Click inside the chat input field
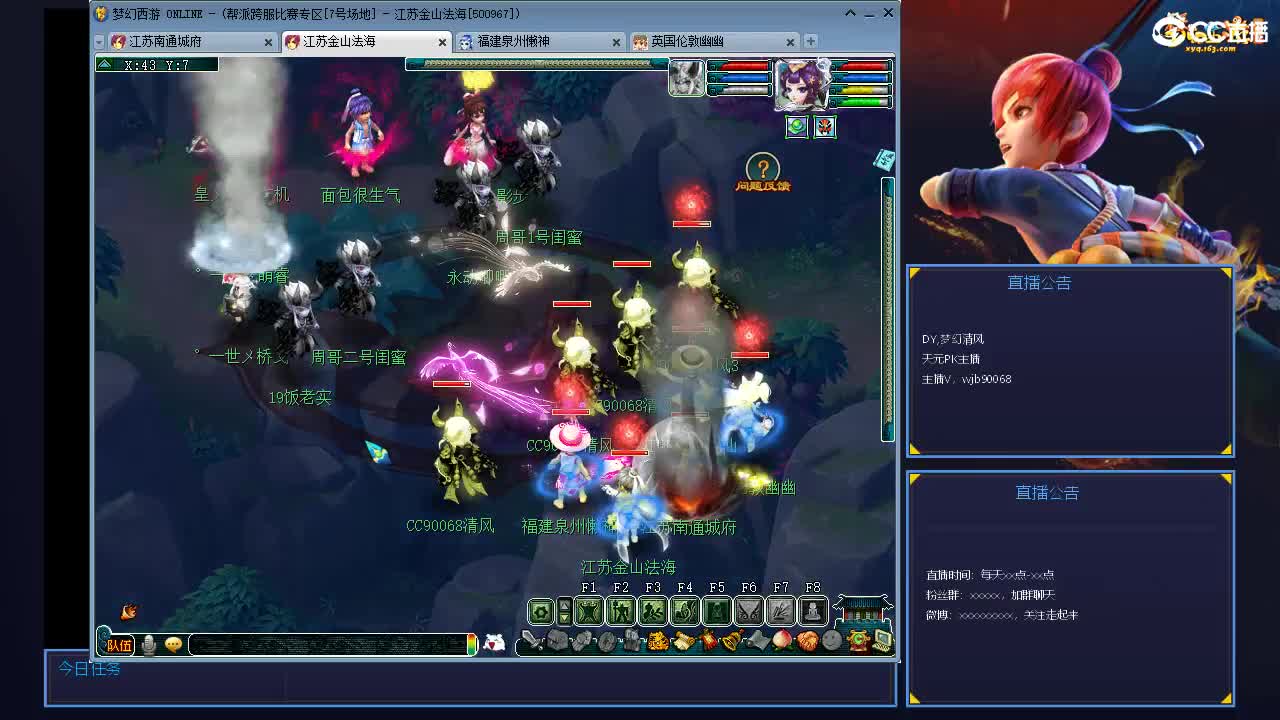 pyautogui.click(x=327, y=645)
